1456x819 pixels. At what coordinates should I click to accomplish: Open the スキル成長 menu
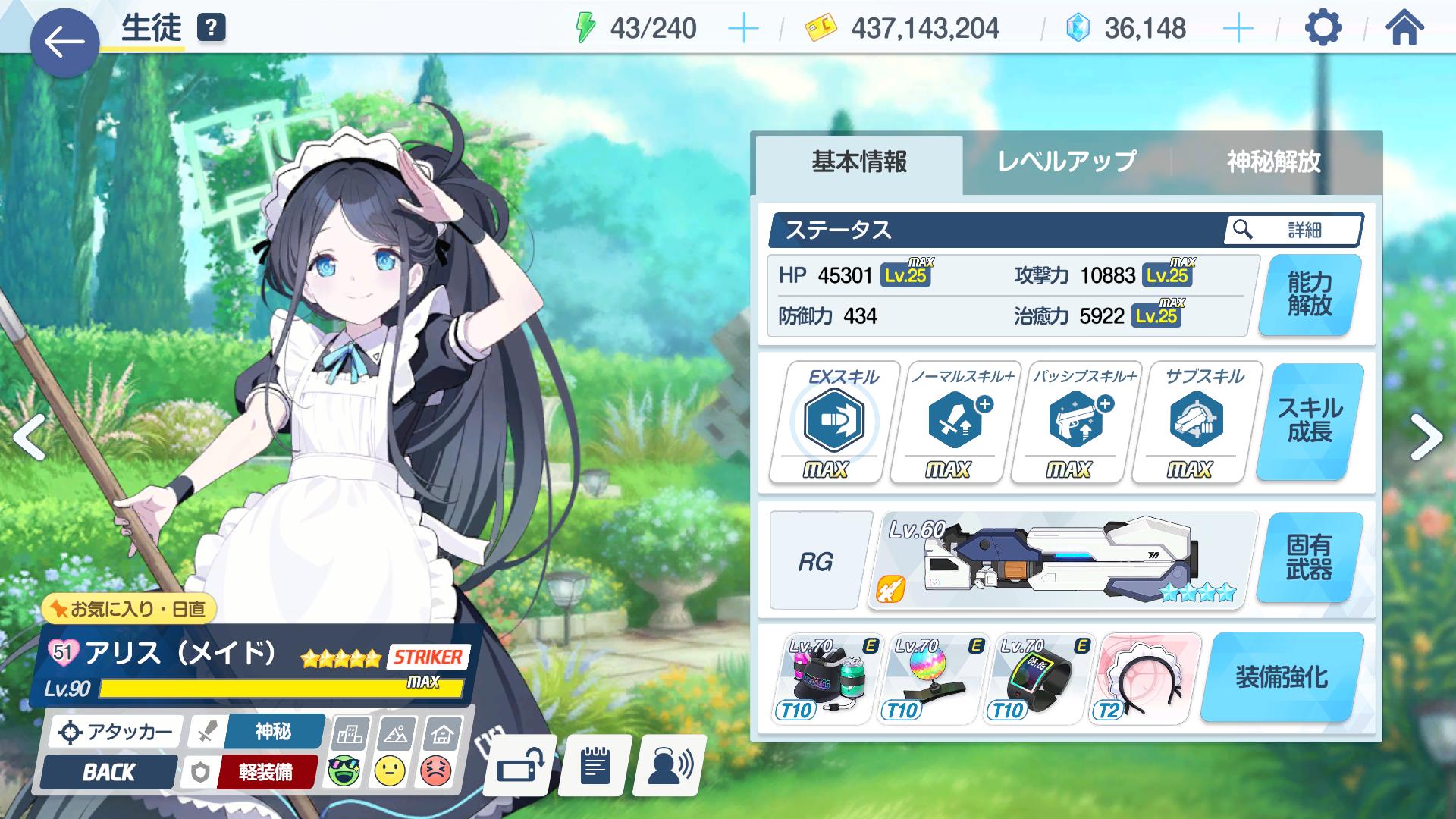click(1309, 421)
